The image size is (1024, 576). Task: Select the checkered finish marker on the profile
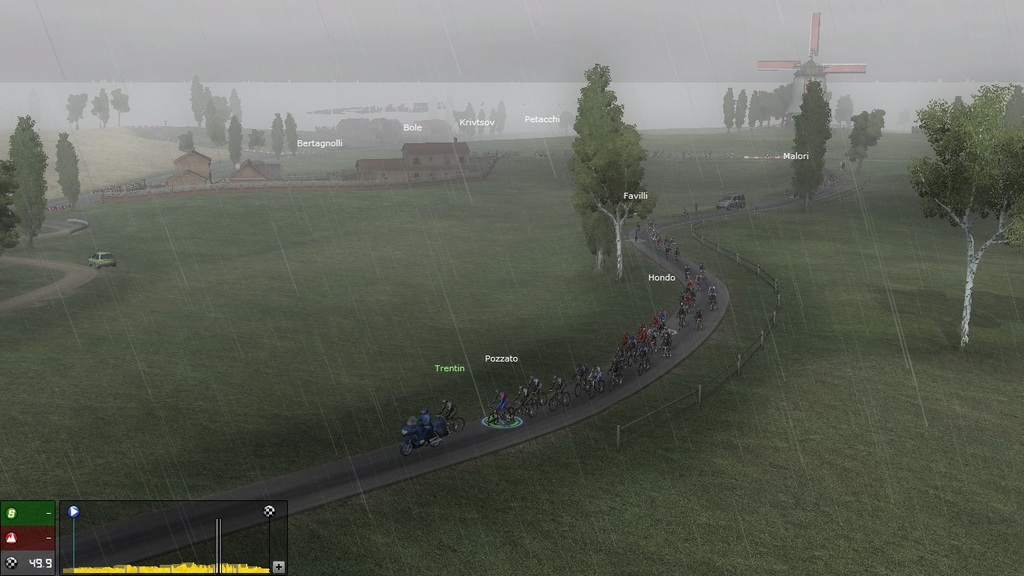pyautogui.click(x=269, y=511)
